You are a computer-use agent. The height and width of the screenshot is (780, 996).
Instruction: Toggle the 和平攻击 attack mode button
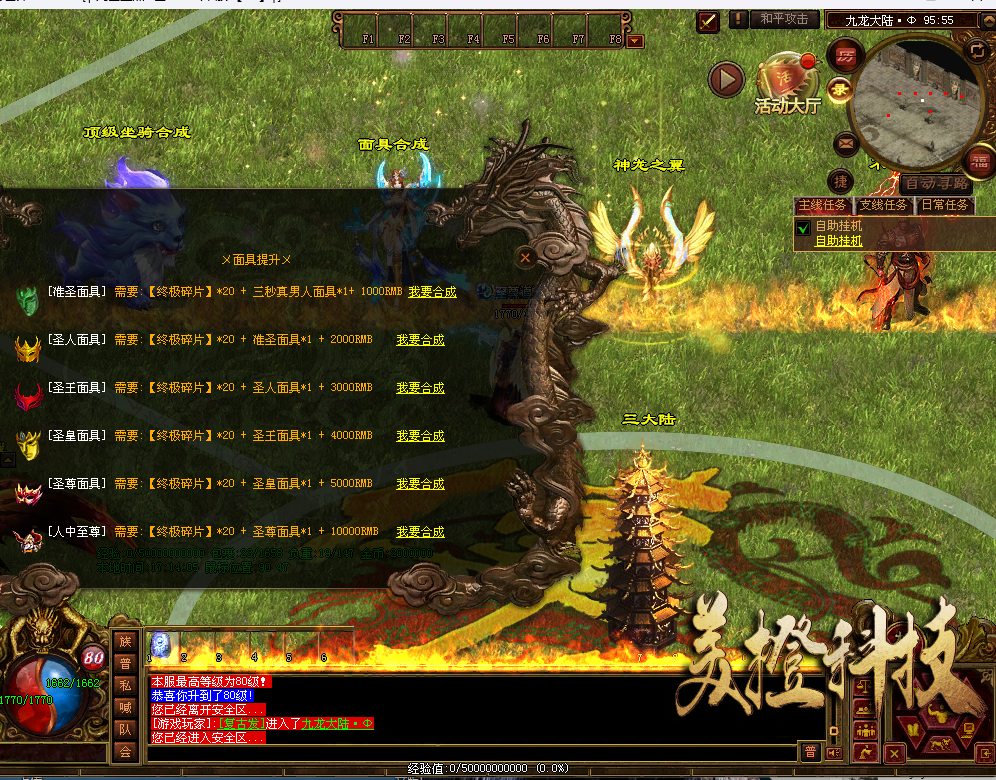coord(785,19)
